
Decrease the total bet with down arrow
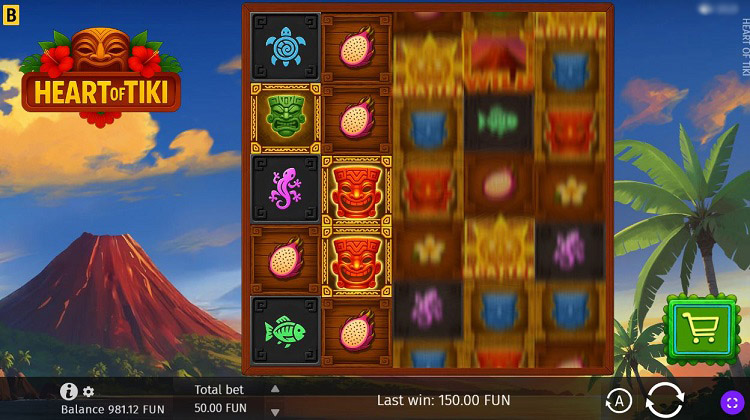[x=275, y=411]
